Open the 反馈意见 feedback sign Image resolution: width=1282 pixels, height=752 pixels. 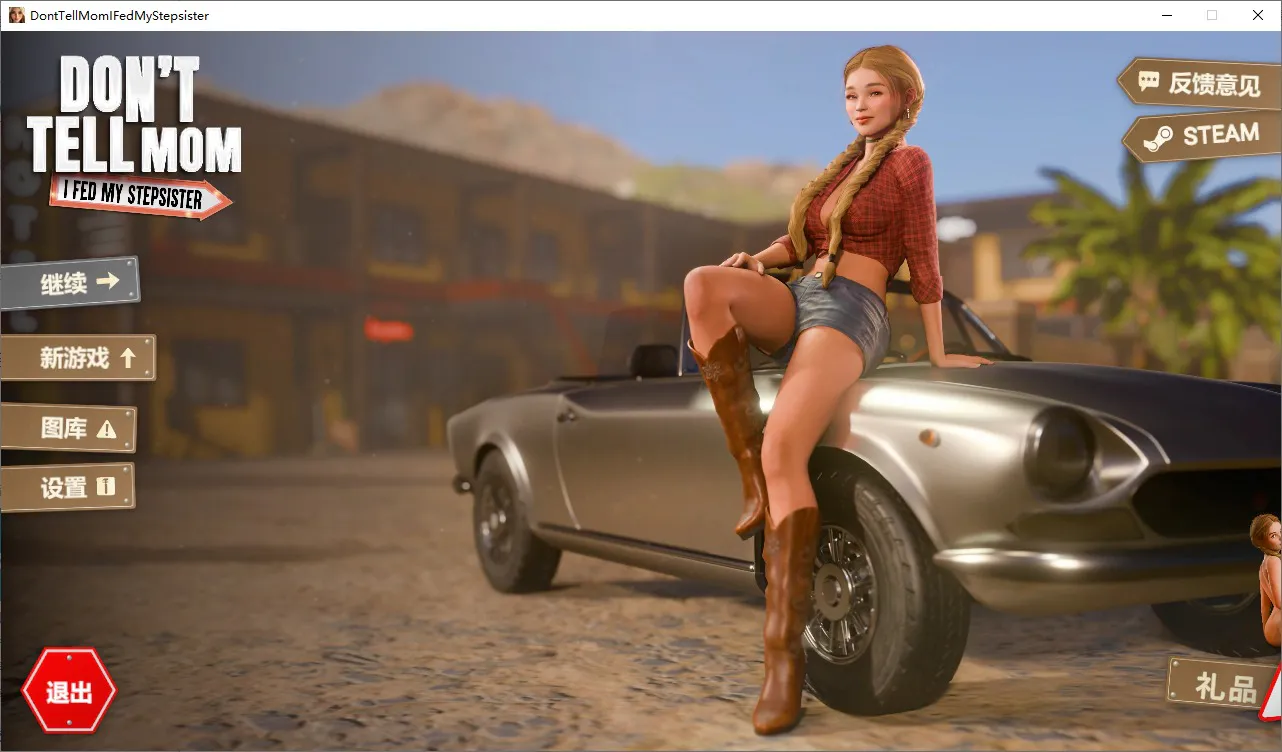(x=1198, y=83)
